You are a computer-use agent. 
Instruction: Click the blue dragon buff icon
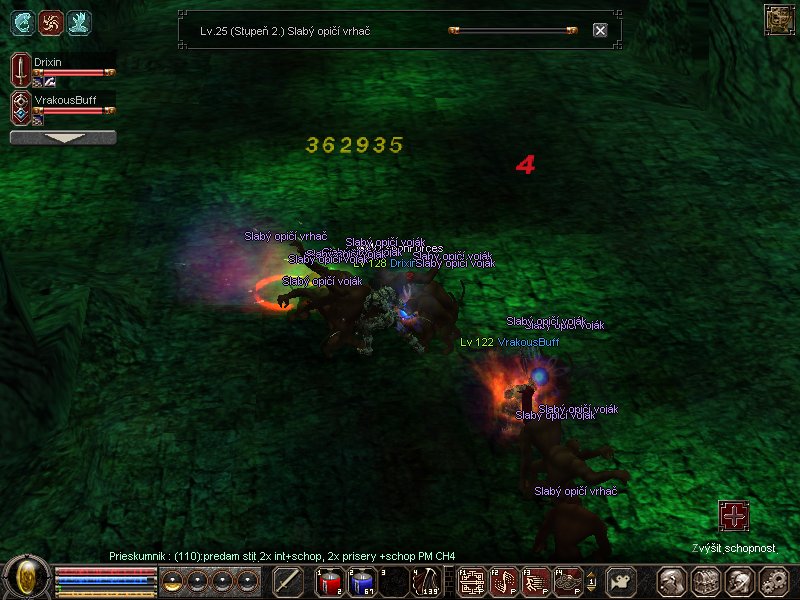tap(22, 21)
